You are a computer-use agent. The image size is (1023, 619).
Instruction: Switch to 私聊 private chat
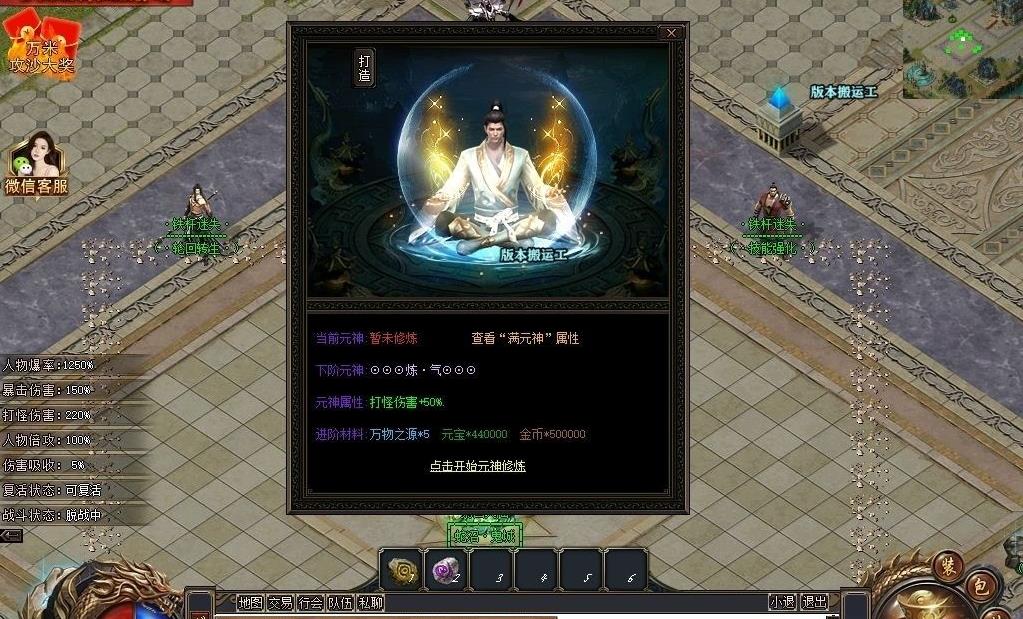(x=371, y=603)
